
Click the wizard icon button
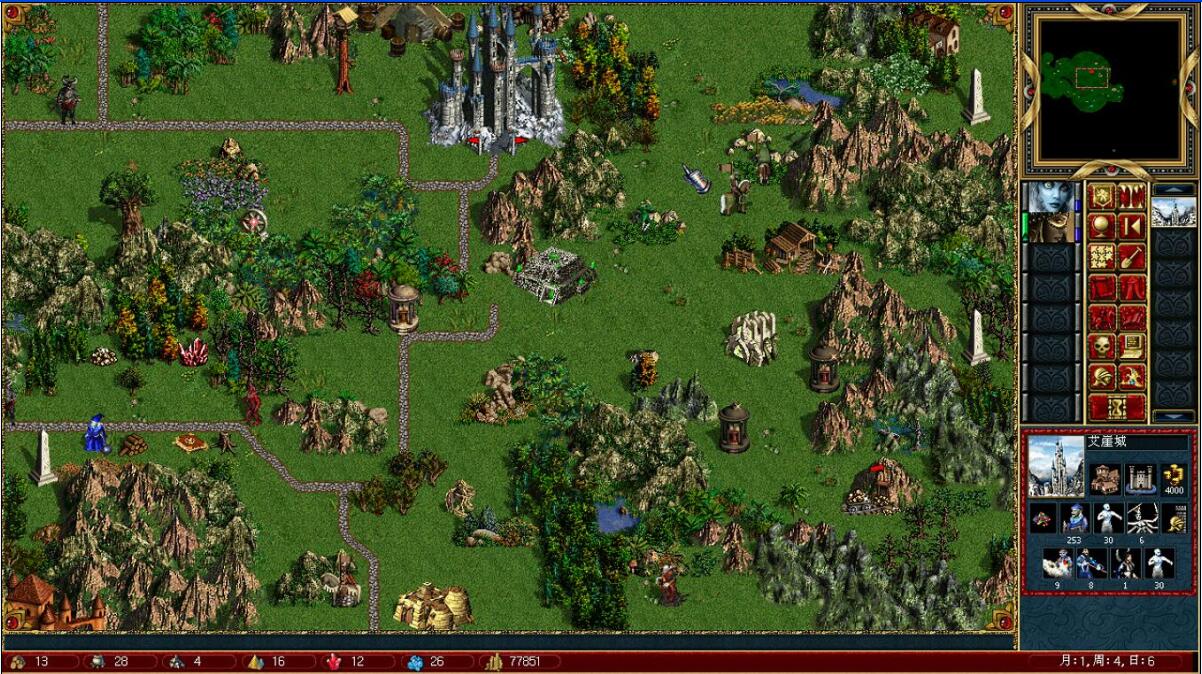pyautogui.click(x=1131, y=377)
